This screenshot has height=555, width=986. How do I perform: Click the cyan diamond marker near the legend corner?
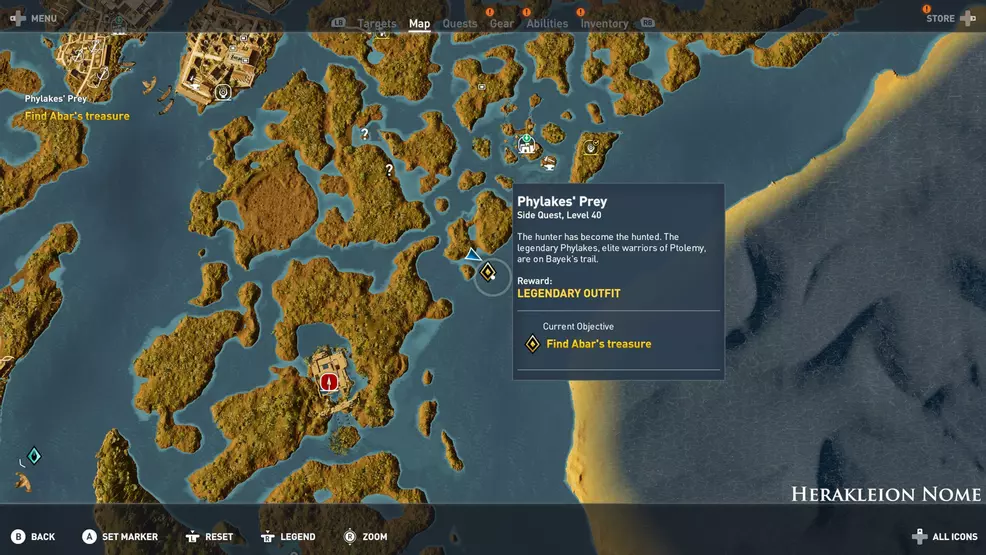point(33,456)
